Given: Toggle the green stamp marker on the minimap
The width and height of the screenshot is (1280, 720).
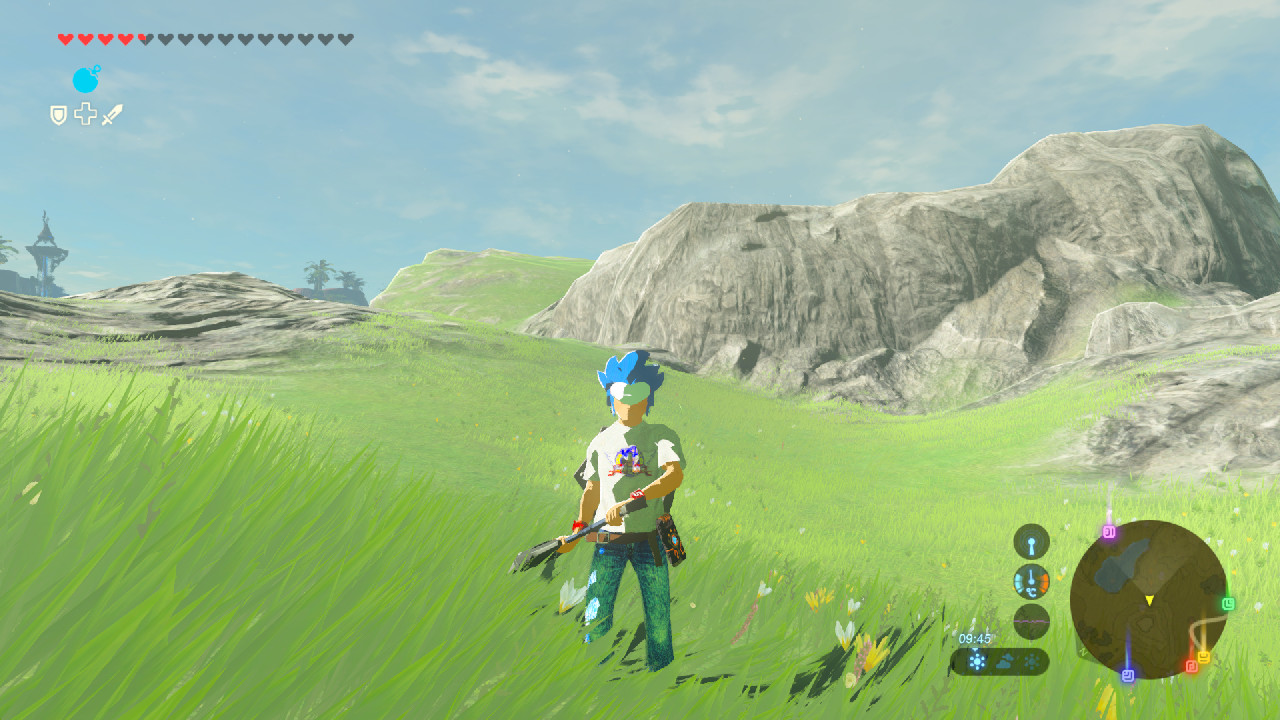Looking at the screenshot, I should pyautogui.click(x=1229, y=602).
